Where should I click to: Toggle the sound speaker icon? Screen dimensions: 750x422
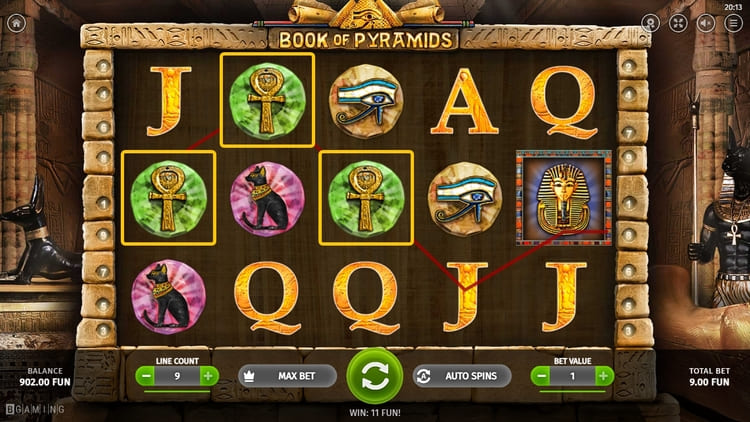[x=706, y=22]
